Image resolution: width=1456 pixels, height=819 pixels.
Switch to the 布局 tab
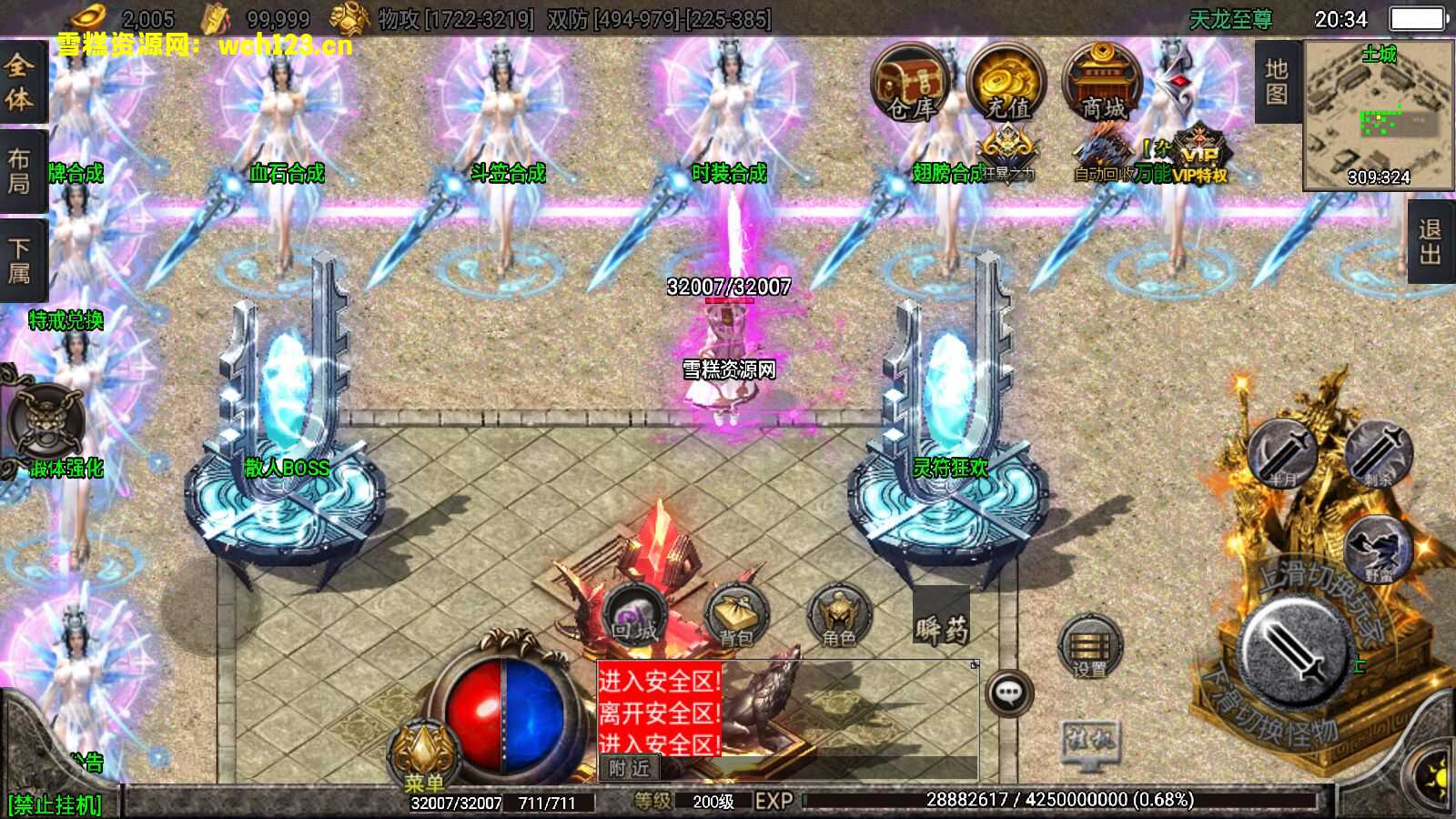coord(20,171)
